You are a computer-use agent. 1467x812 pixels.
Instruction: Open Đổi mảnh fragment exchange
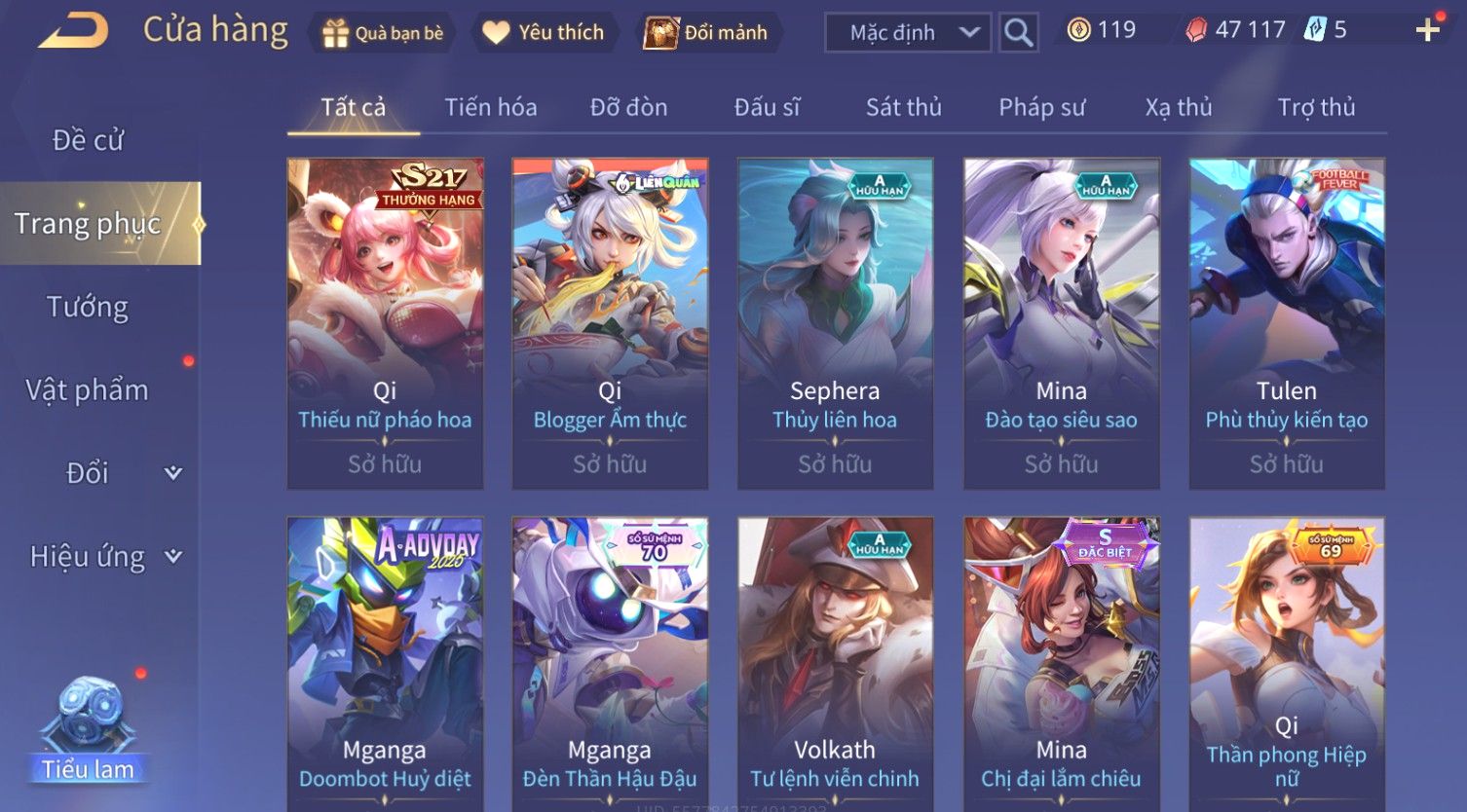point(706,33)
